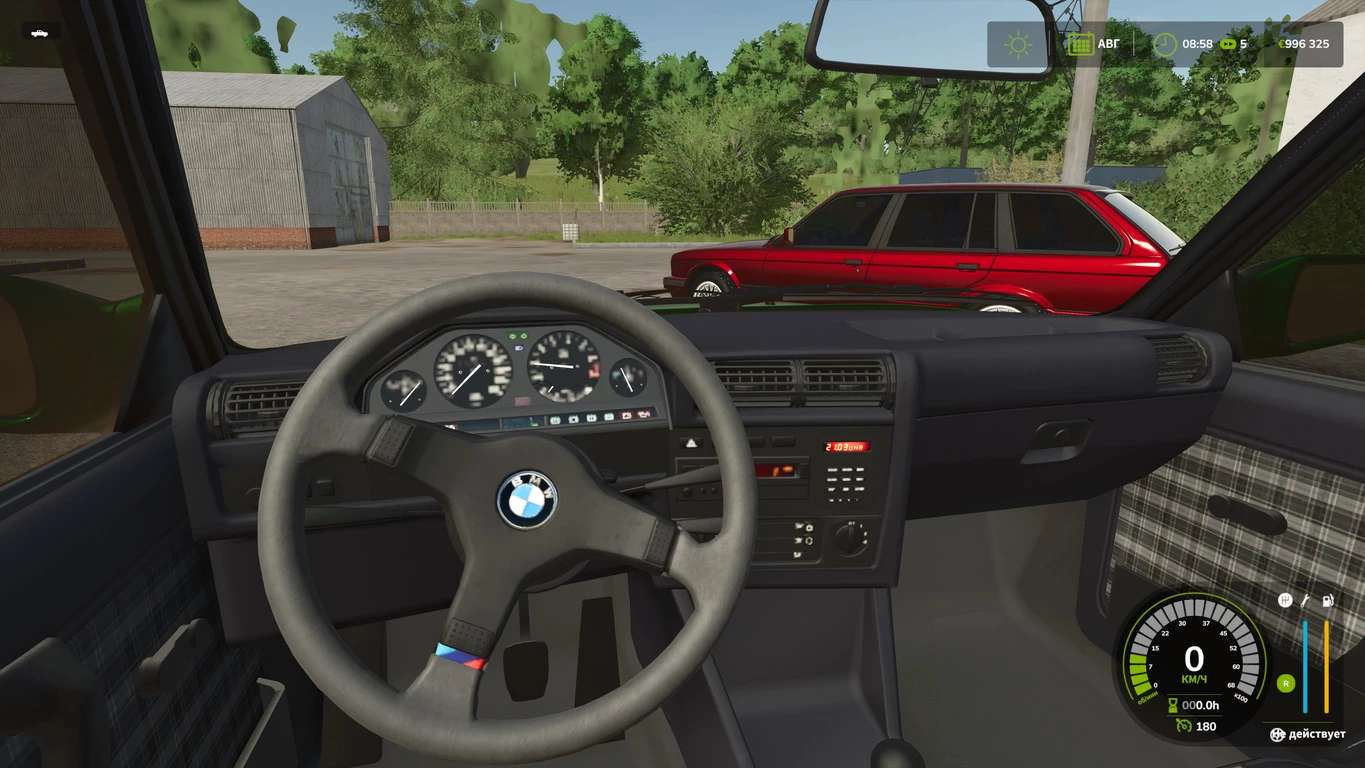Viewport: 1365px width, 768px height.
Task: Click the steering wheel действует icon
Action: pyautogui.click(x=1277, y=735)
